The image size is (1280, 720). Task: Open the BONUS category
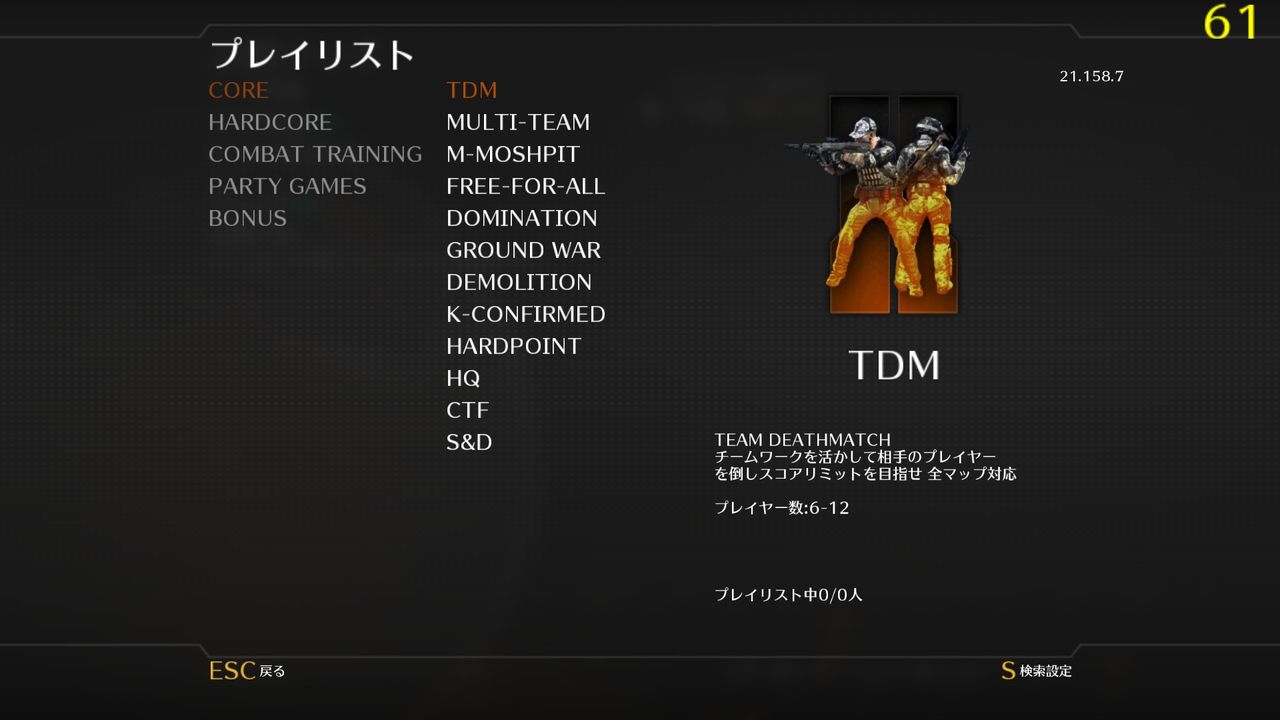[x=247, y=218]
